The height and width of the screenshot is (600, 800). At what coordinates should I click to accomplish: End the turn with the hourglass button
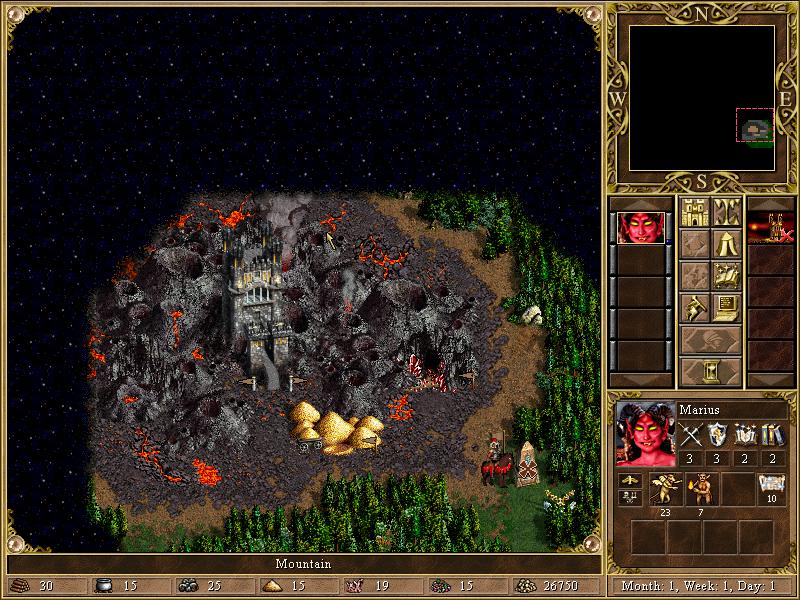point(710,372)
